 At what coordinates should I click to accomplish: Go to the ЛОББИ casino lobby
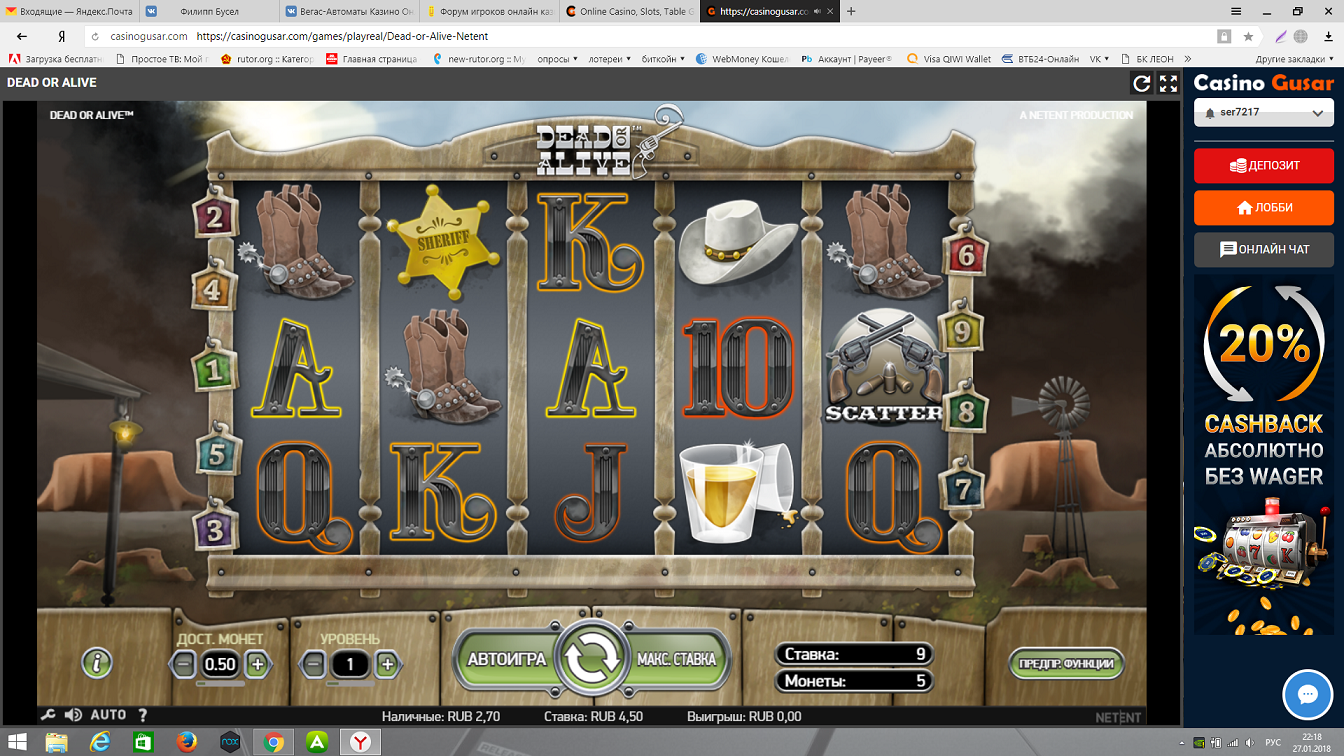coord(1263,208)
